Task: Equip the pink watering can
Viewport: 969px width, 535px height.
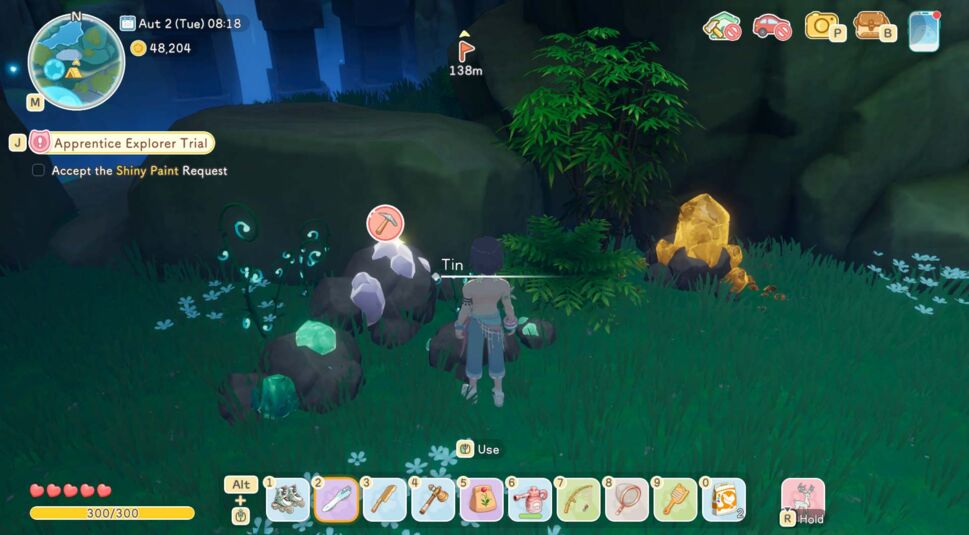Action: (x=530, y=499)
